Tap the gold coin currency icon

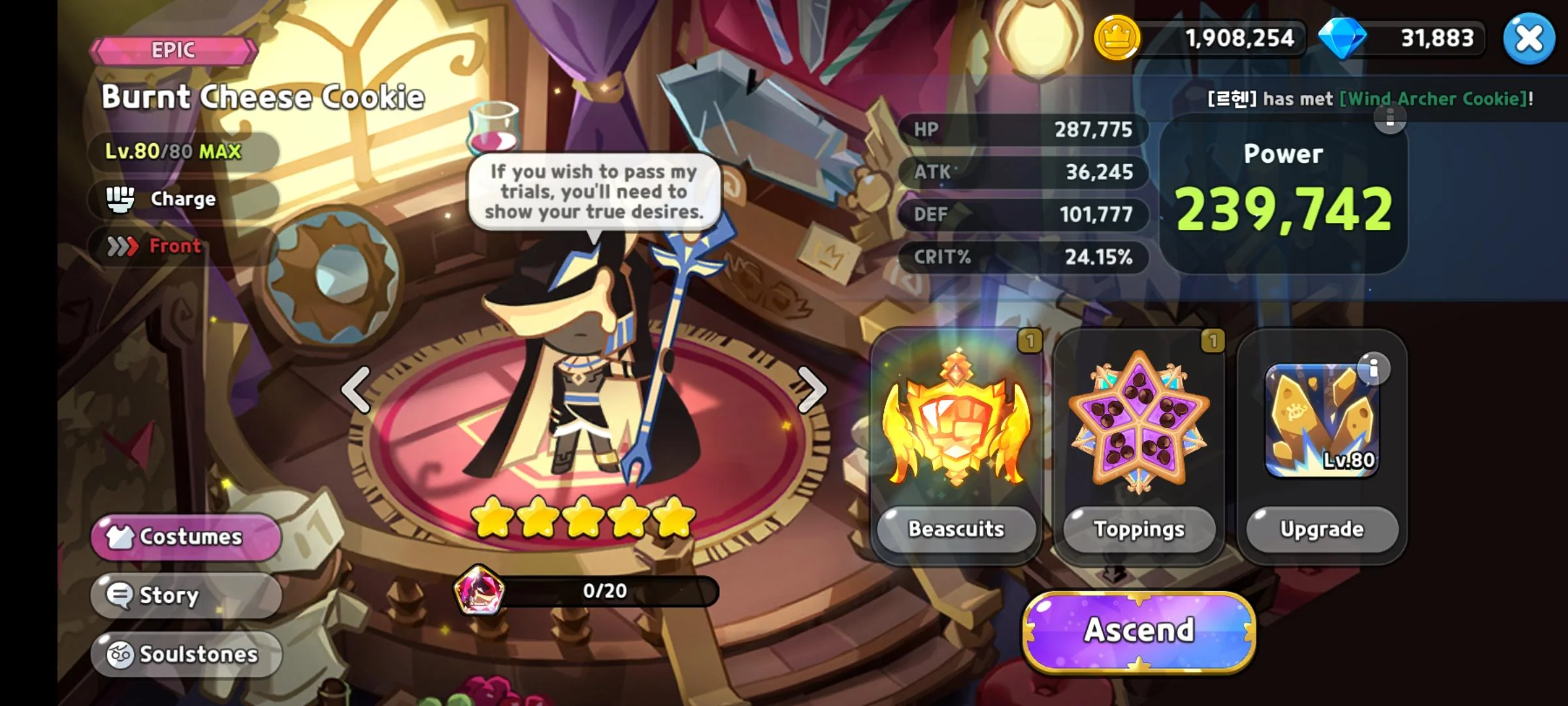(x=1117, y=39)
